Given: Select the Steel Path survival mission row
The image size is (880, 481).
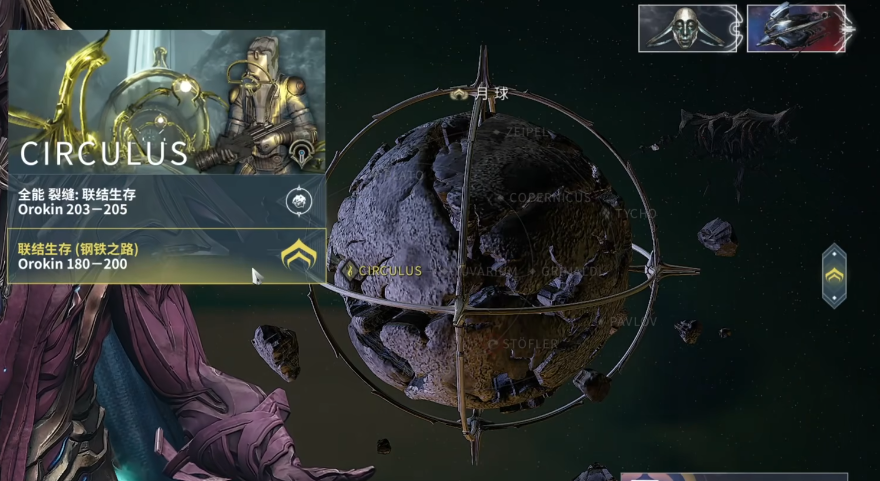Looking at the screenshot, I should 166,256.
